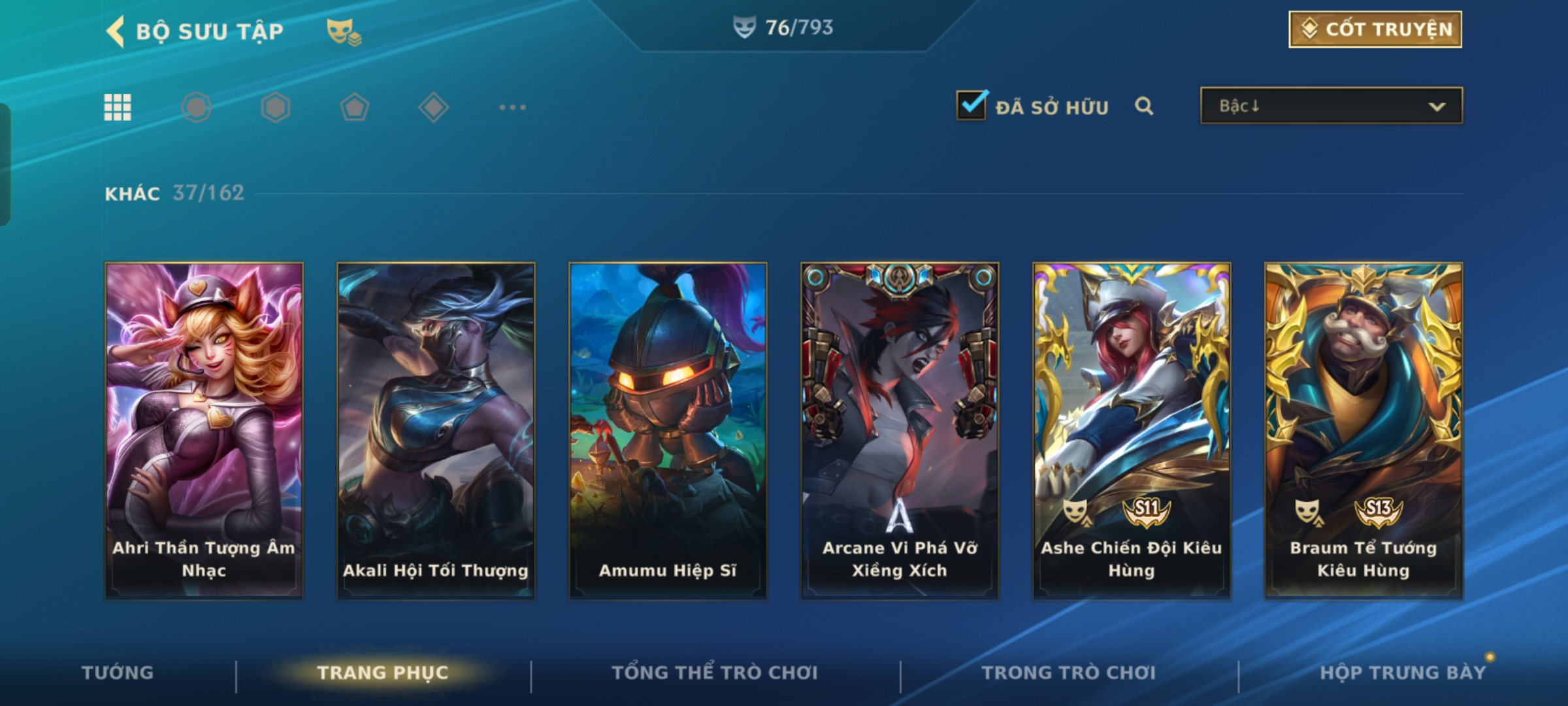Choose the pentagon rarity filter

354,107
